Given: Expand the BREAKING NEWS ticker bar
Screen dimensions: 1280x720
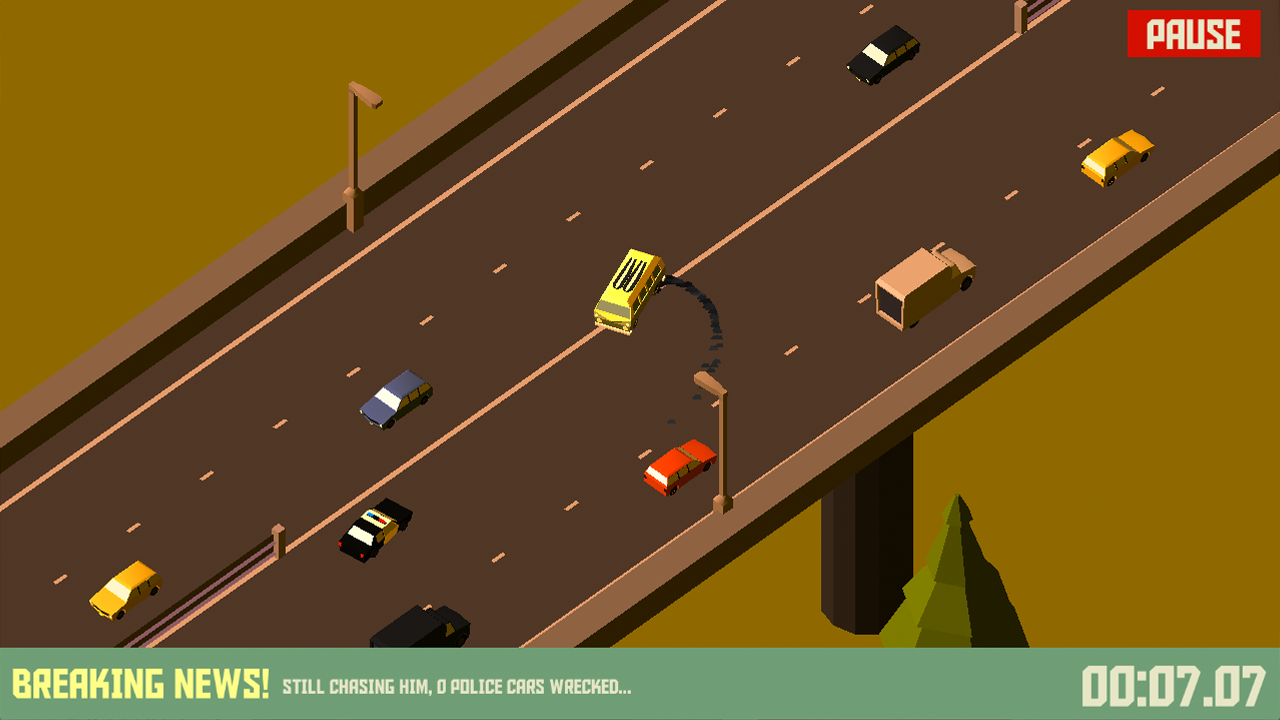Looking at the screenshot, I should coord(640,685).
